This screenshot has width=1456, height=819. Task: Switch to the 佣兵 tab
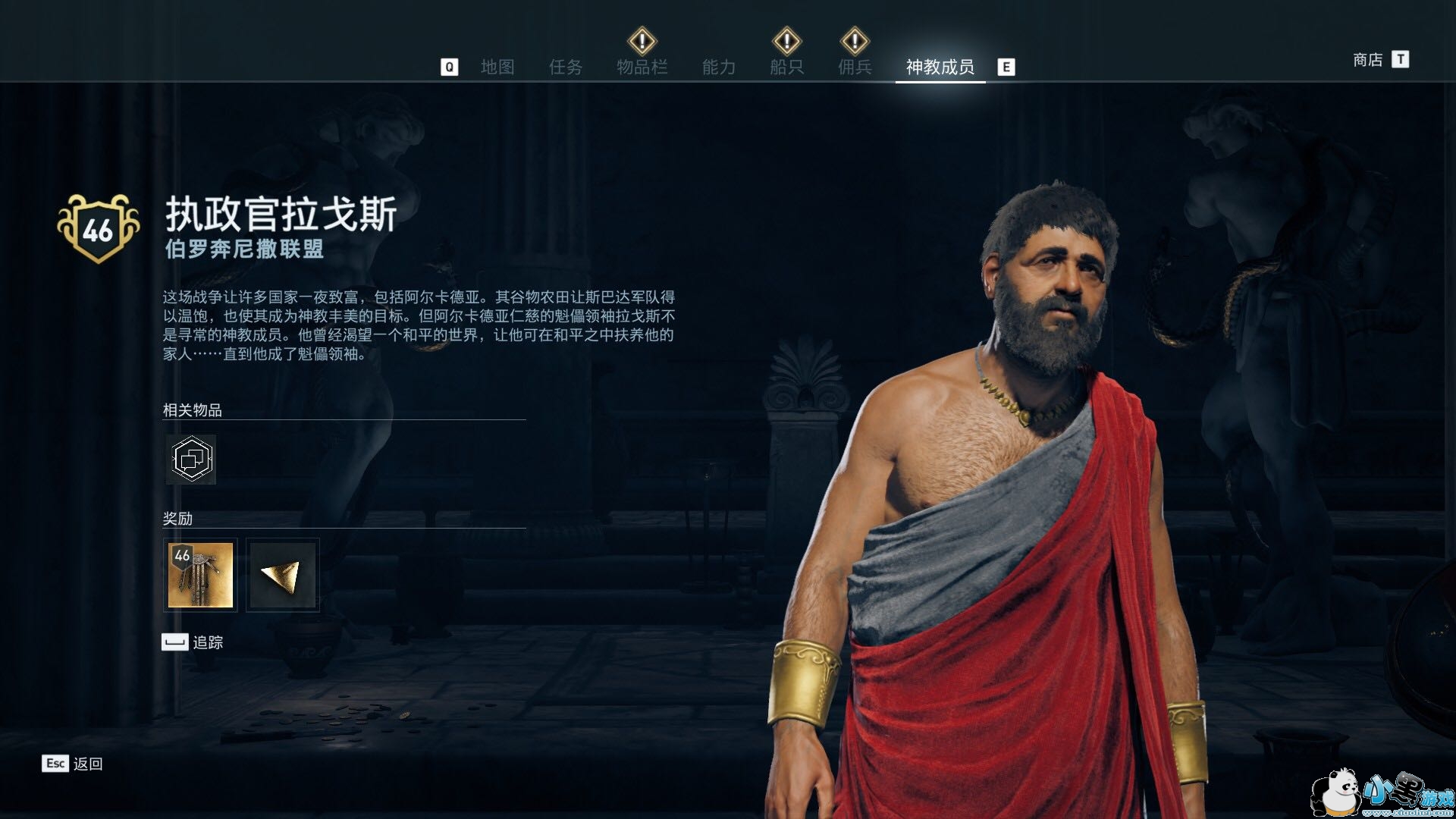[x=855, y=67]
